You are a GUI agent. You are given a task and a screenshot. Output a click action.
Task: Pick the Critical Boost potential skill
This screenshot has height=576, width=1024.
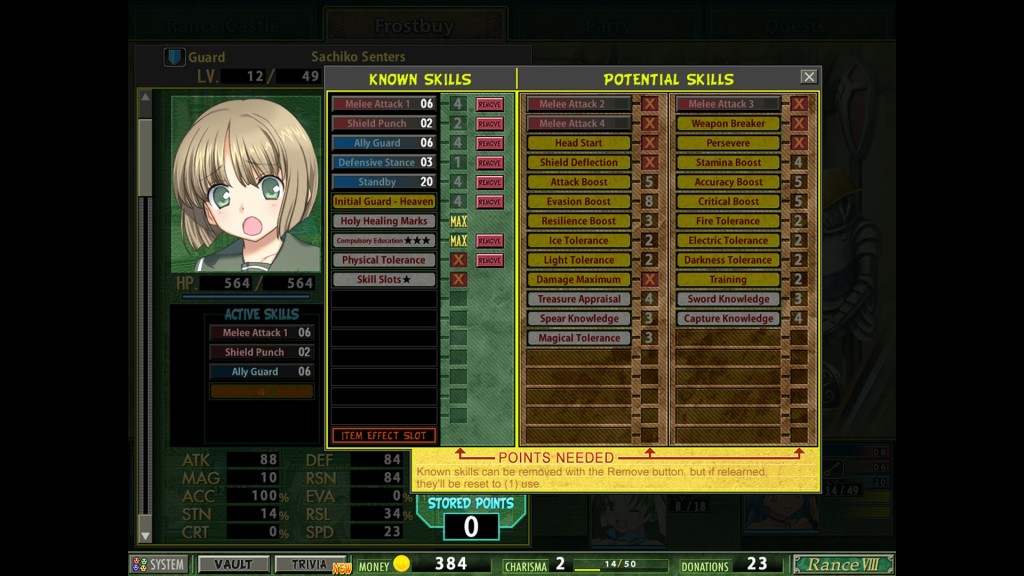(728, 201)
